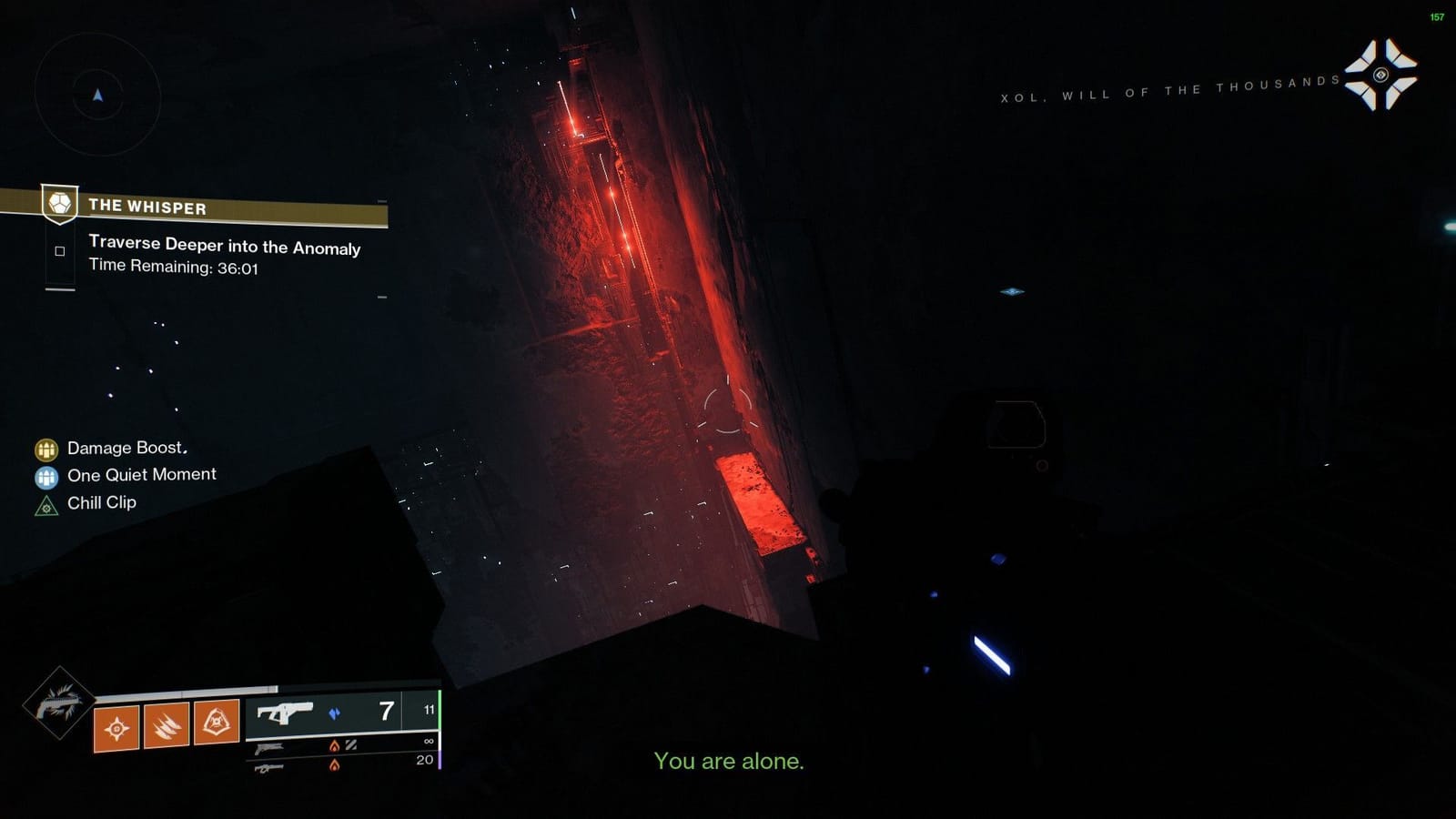Click The Whisper quest pentagon icon
1456x819 pixels.
click(58, 206)
